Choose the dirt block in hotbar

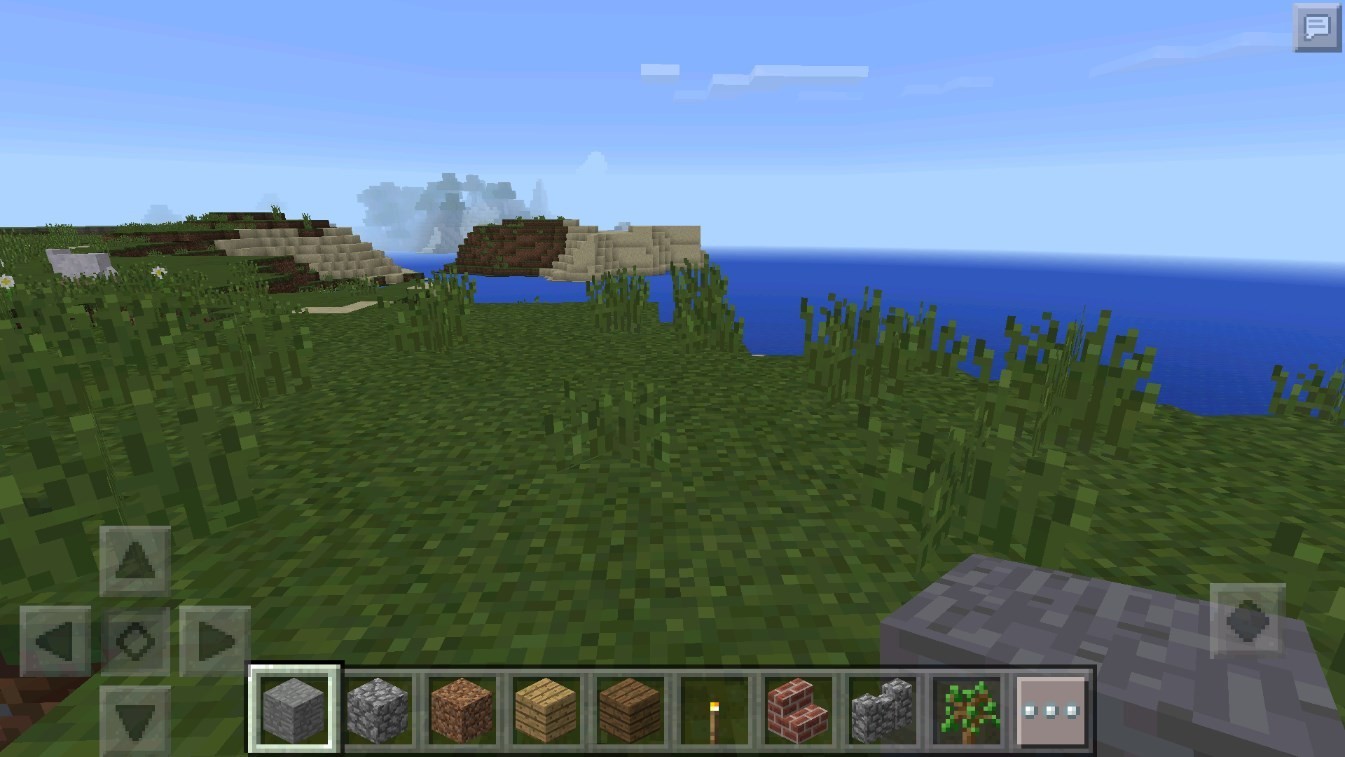coord(461,709)
